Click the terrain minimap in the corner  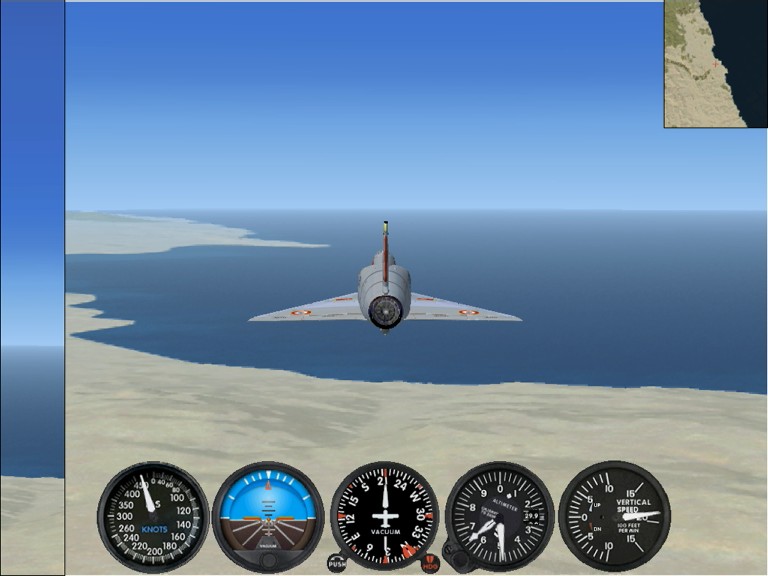click(715, 63)
